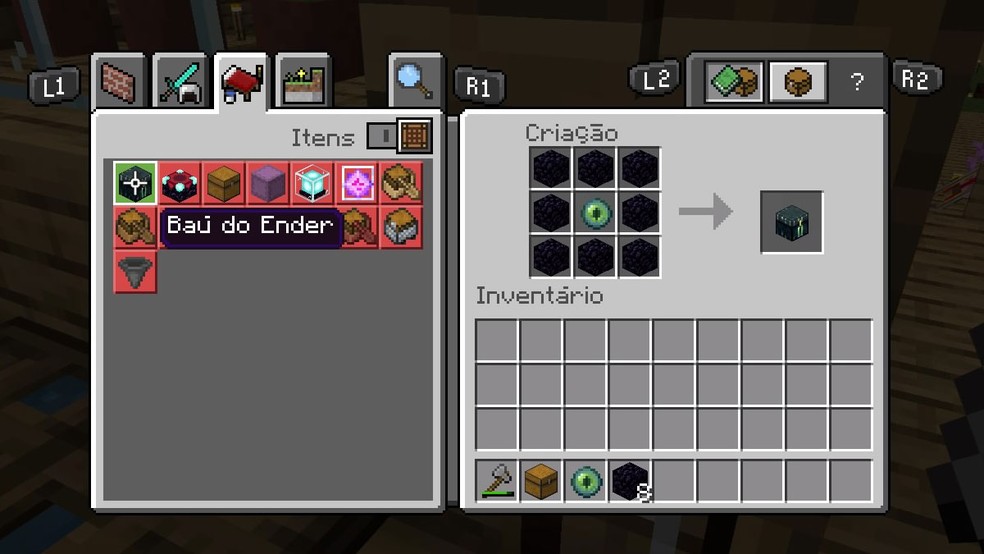The height and width of the screenshot is (554, 984).
Task: Select the Ender Chest recipe
Action: pyautogui.click(x=133, y=183)
